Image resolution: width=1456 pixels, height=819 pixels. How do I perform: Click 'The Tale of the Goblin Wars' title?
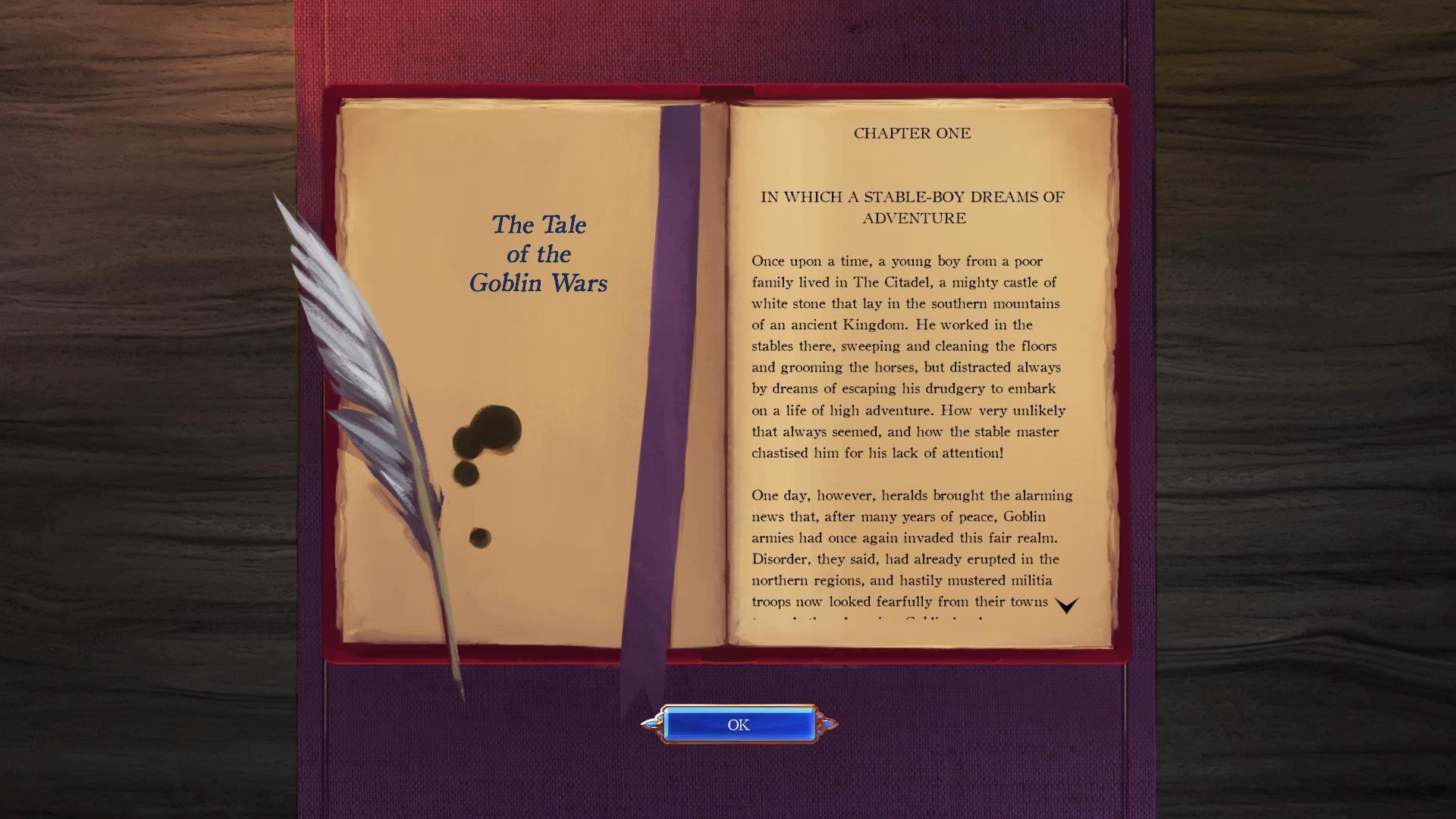(x=538, y=254)
